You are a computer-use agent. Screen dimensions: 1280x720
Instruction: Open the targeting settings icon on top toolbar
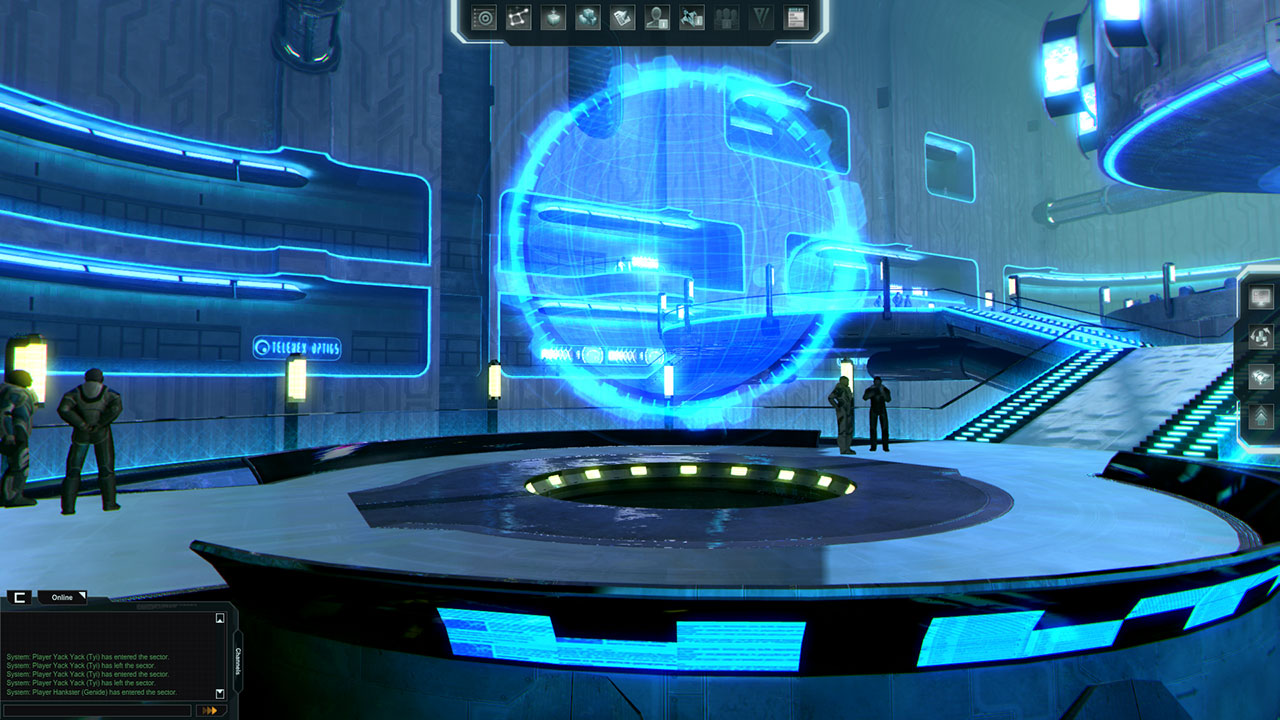pos(484,16)
